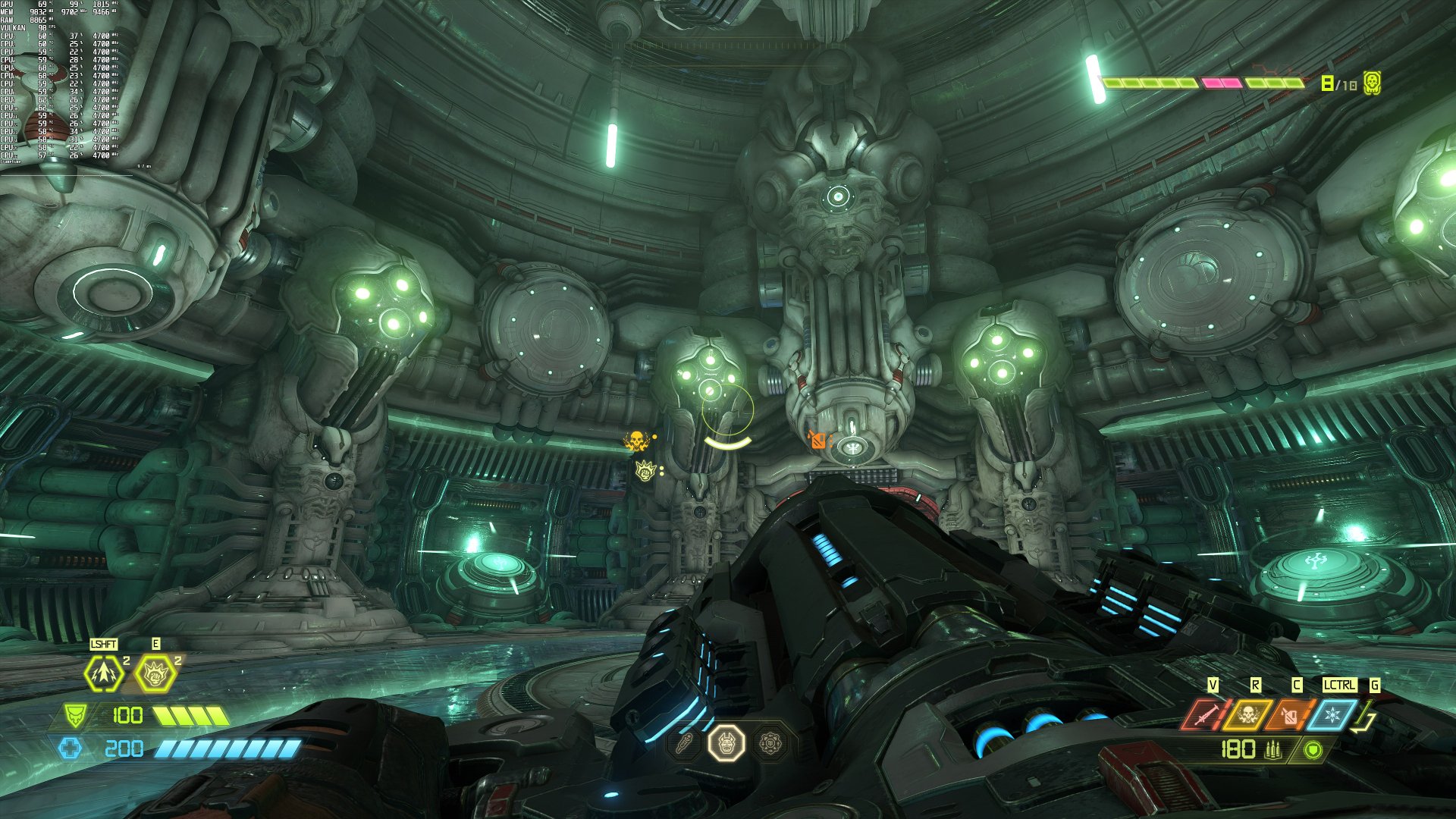Click the extra lives skull counter top right
This screenshot has width=1456, height=819.
(x=1372, y=83)
